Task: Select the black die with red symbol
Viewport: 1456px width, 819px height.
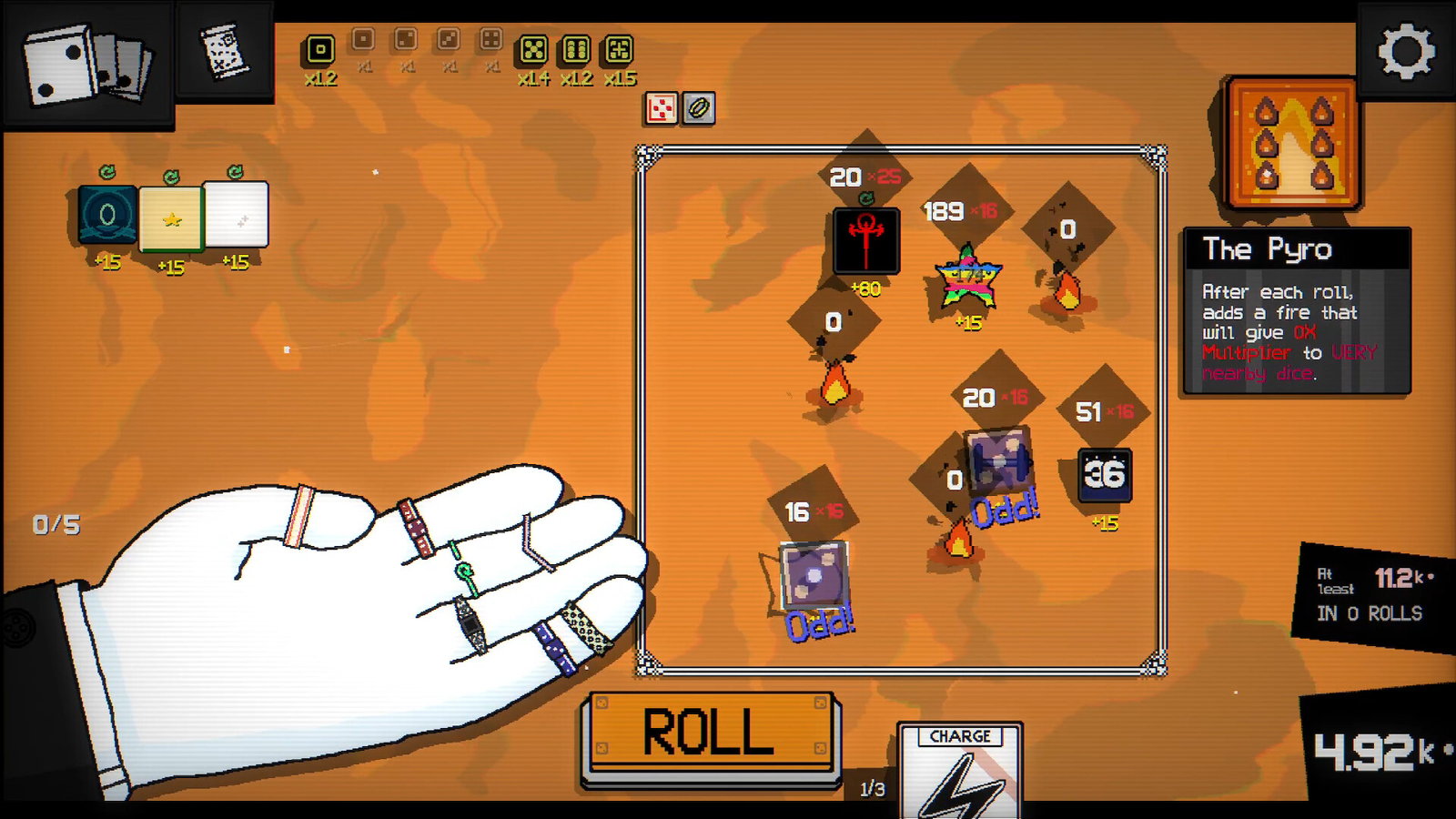Action: [x=866, y=240]
